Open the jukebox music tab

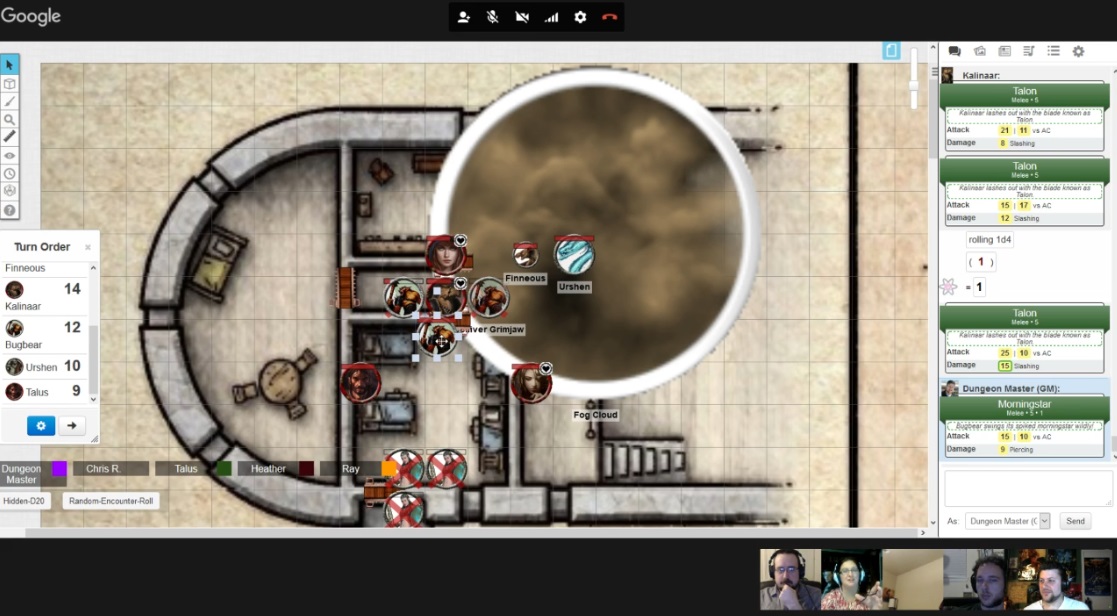click(x=1029, y=51)
